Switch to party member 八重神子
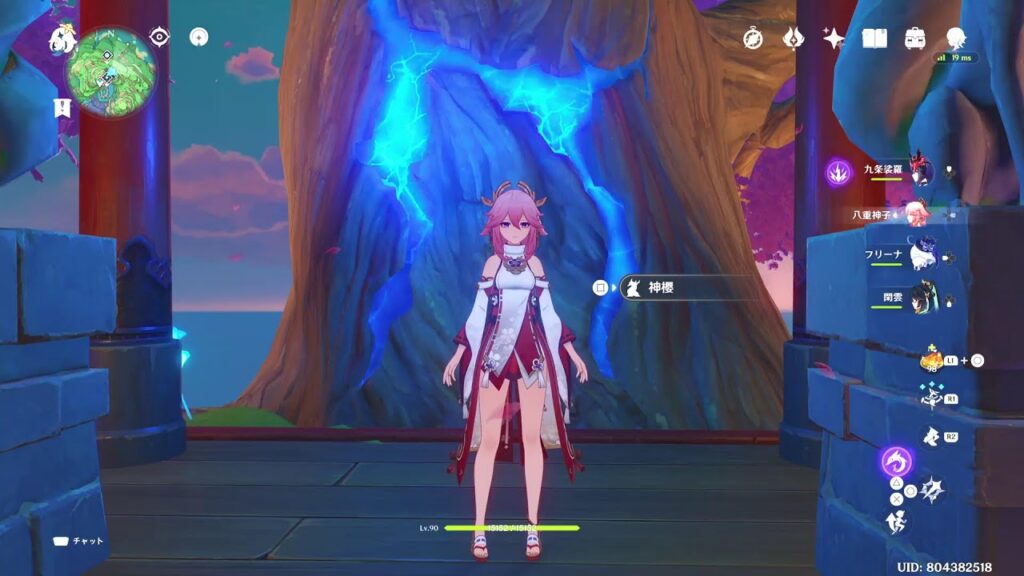 click(915, 213)
